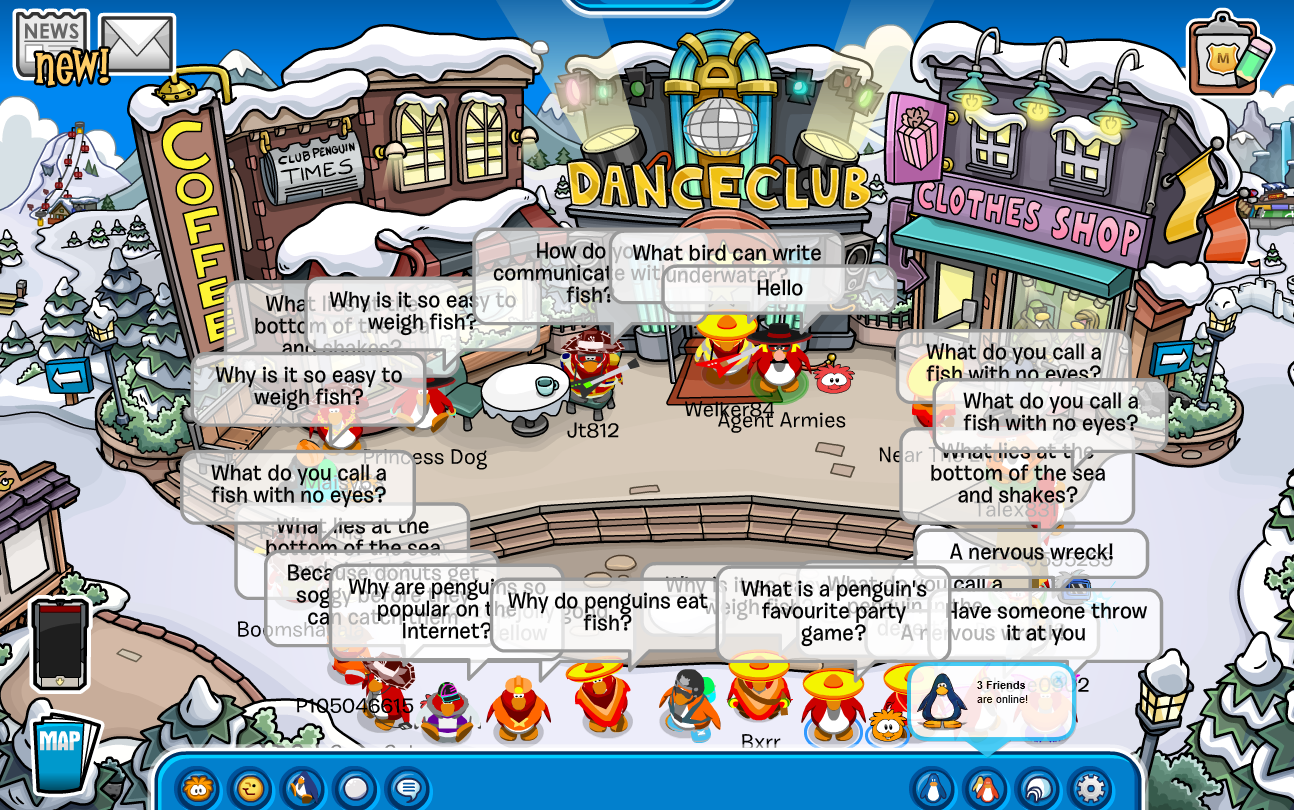
Task: Open the speech bubble quick-chat menu
Action: [x=407, y=788]
